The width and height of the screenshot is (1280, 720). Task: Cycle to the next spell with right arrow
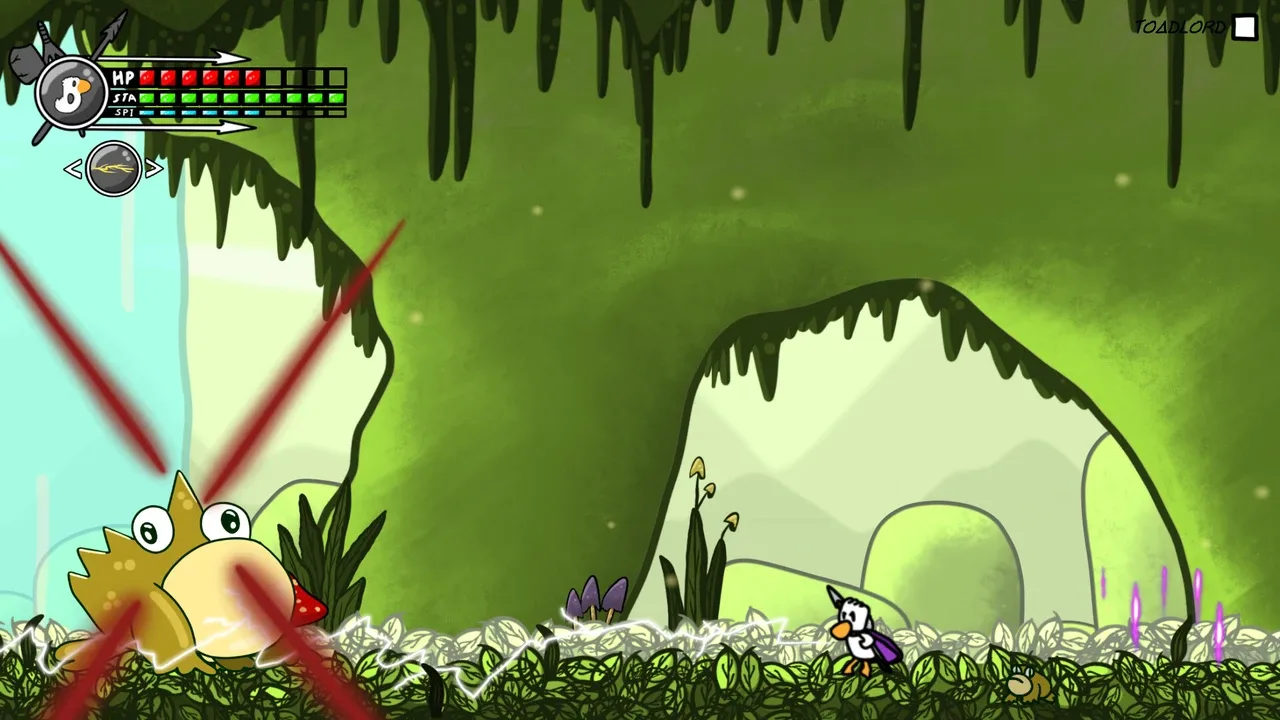pos(154,169)
